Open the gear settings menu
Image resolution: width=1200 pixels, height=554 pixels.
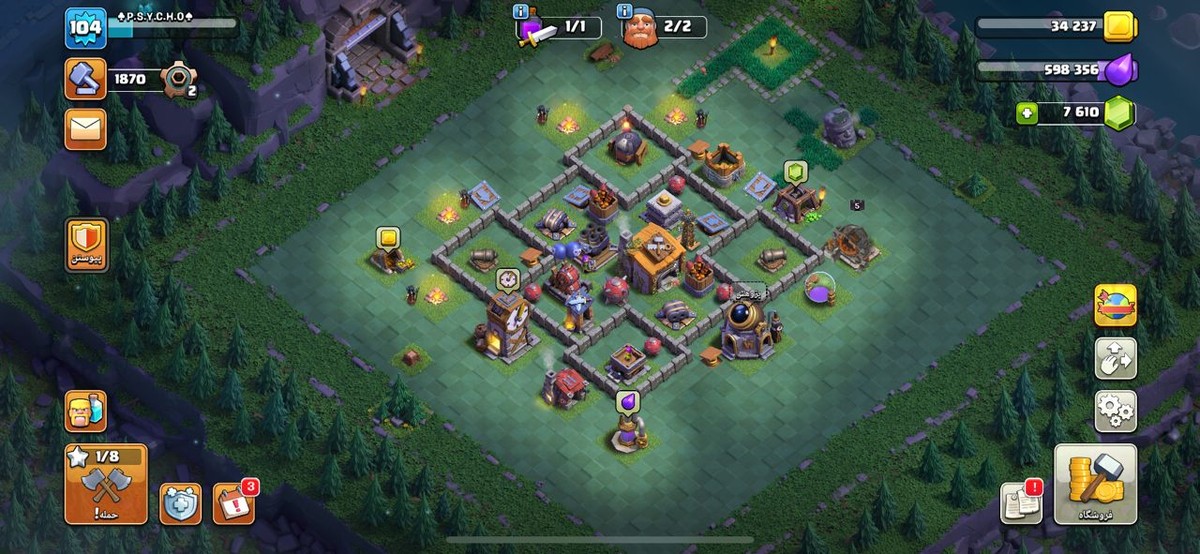[1115, 410]
